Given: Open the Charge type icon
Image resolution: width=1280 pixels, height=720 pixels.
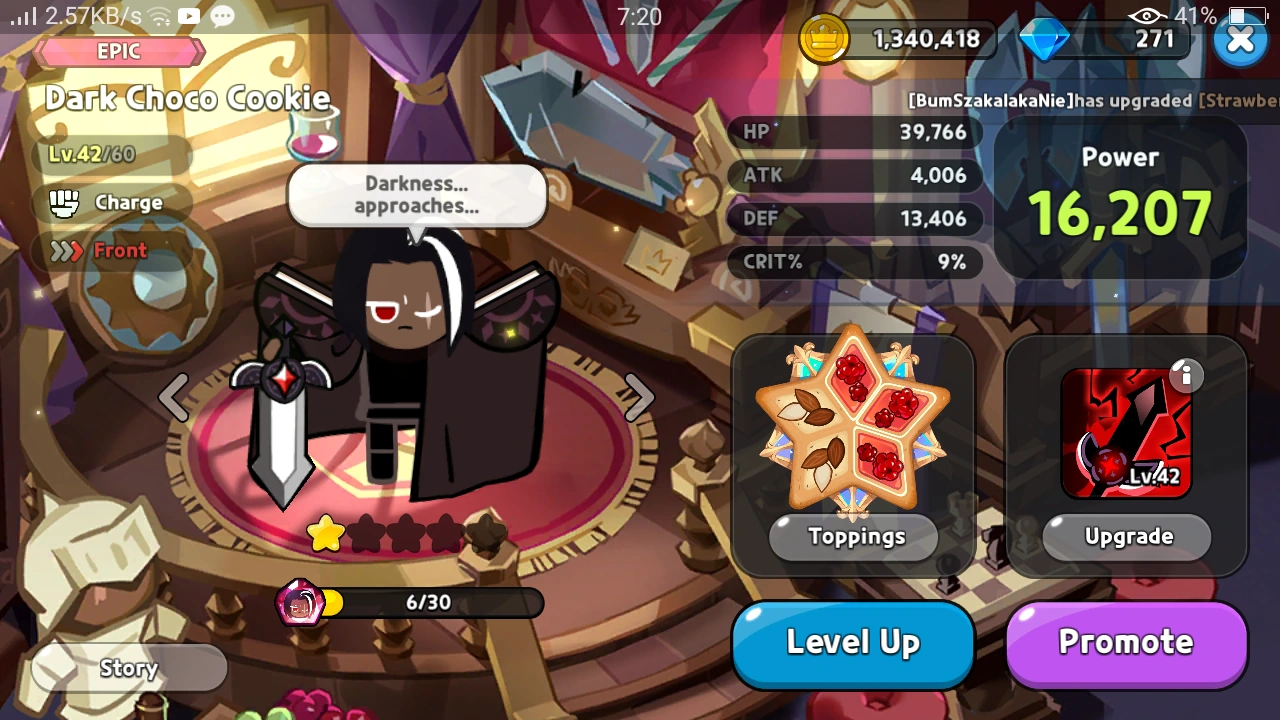Looking at the screenshot, I should coord(66,203).
